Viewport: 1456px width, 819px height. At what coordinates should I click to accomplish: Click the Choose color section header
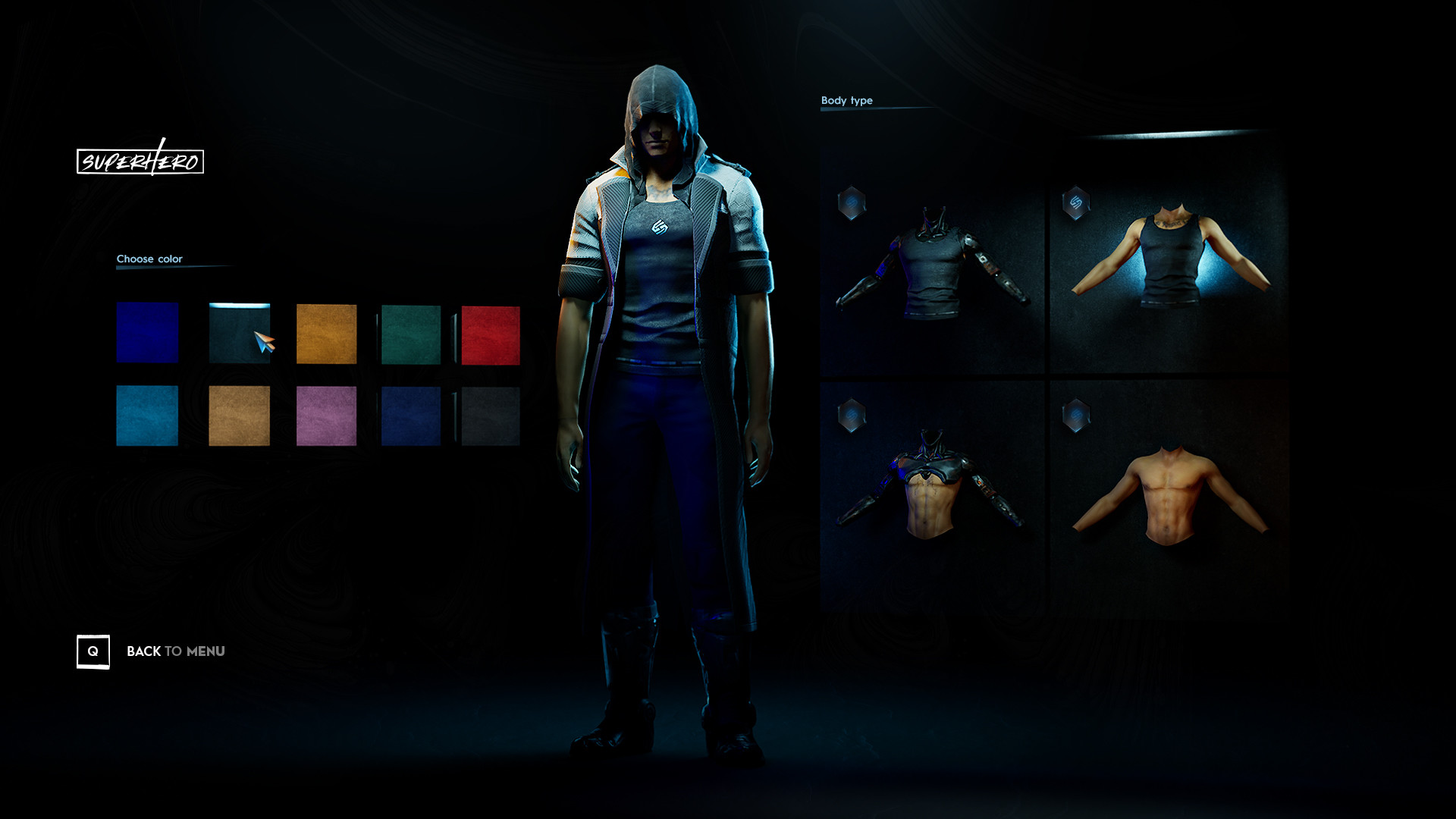(x=149, y=259)
